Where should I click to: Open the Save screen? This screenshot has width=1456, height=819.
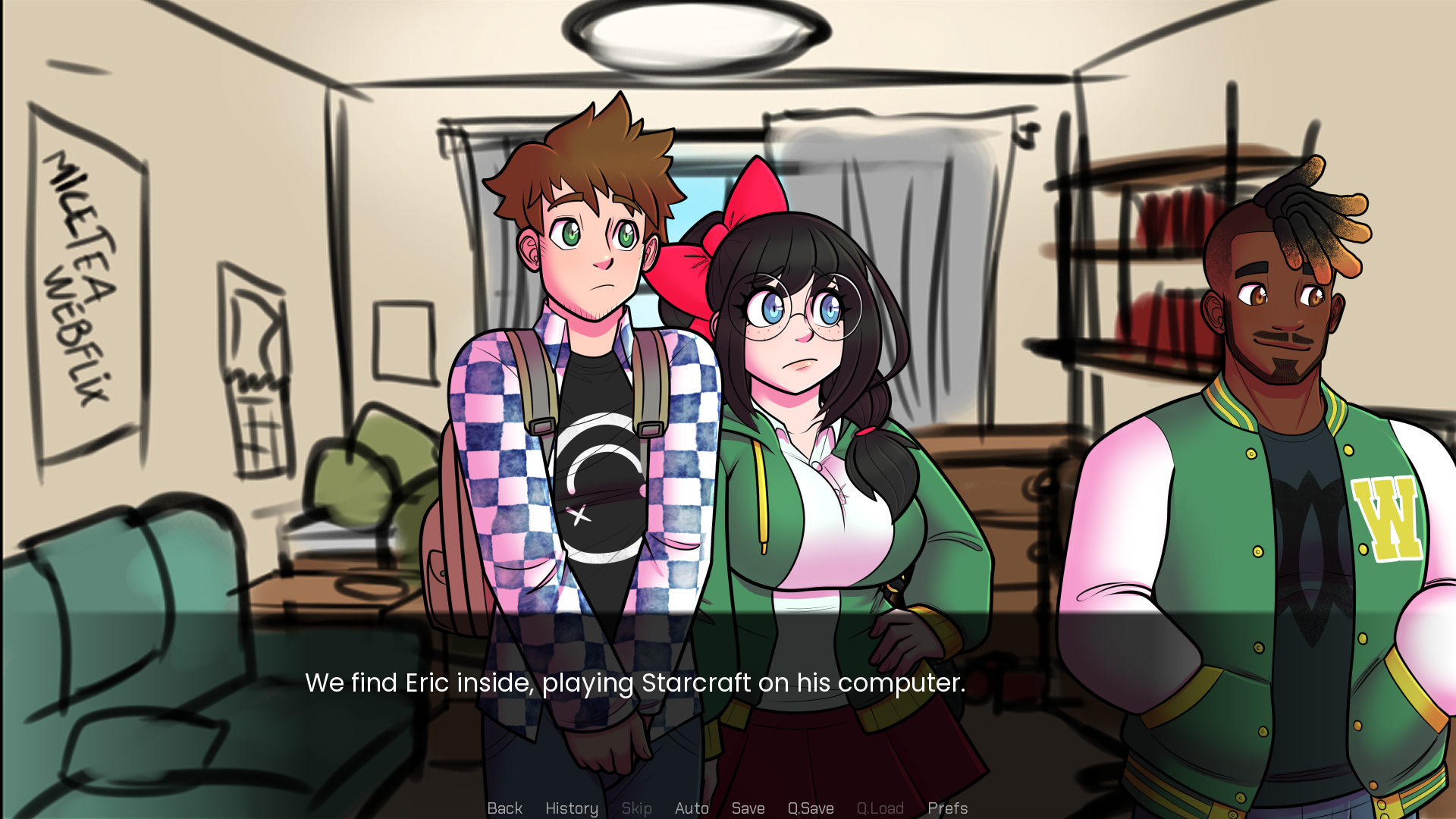tap(748, 808)
